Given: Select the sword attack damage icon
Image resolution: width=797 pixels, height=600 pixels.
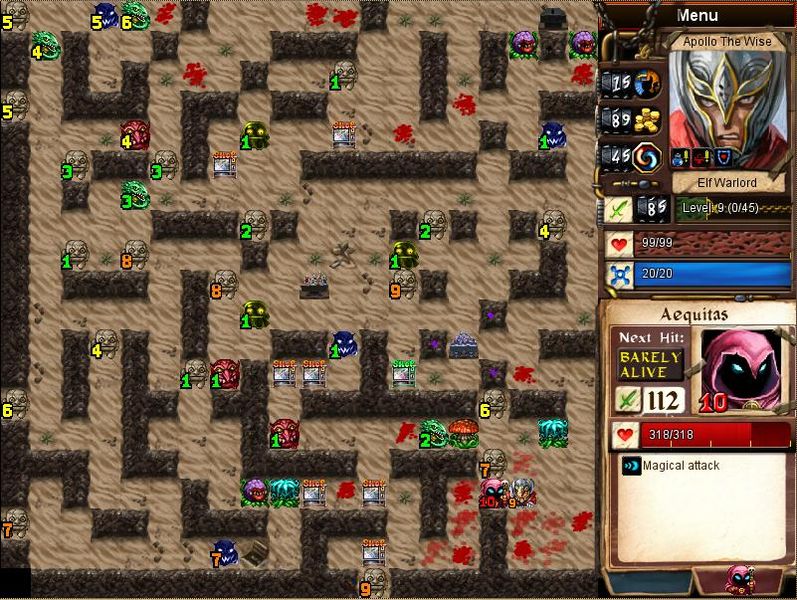Looking at the screenshot, I should click(x=617, y=208).
